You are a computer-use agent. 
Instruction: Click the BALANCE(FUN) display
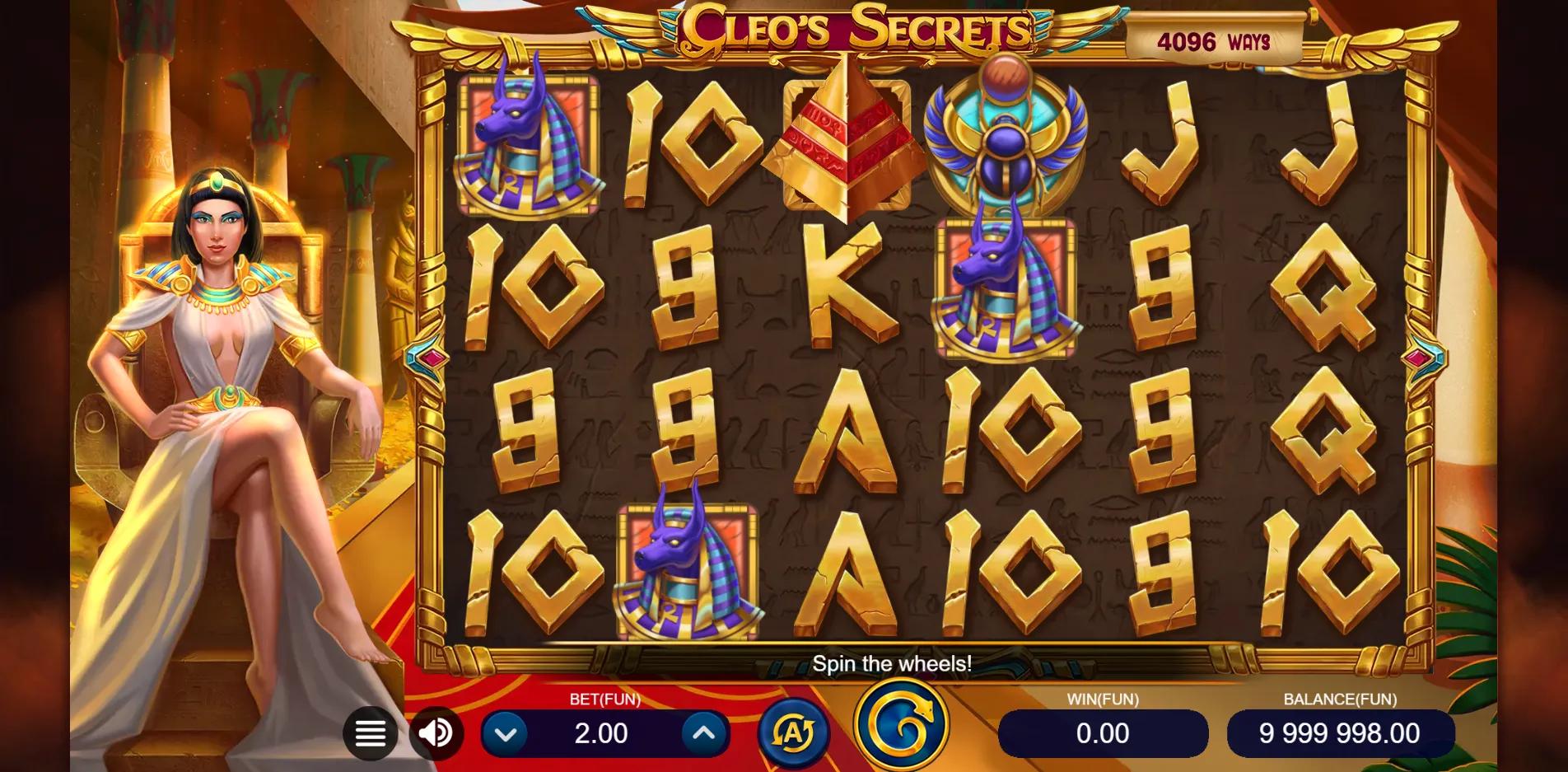[x=1339, y=732]
